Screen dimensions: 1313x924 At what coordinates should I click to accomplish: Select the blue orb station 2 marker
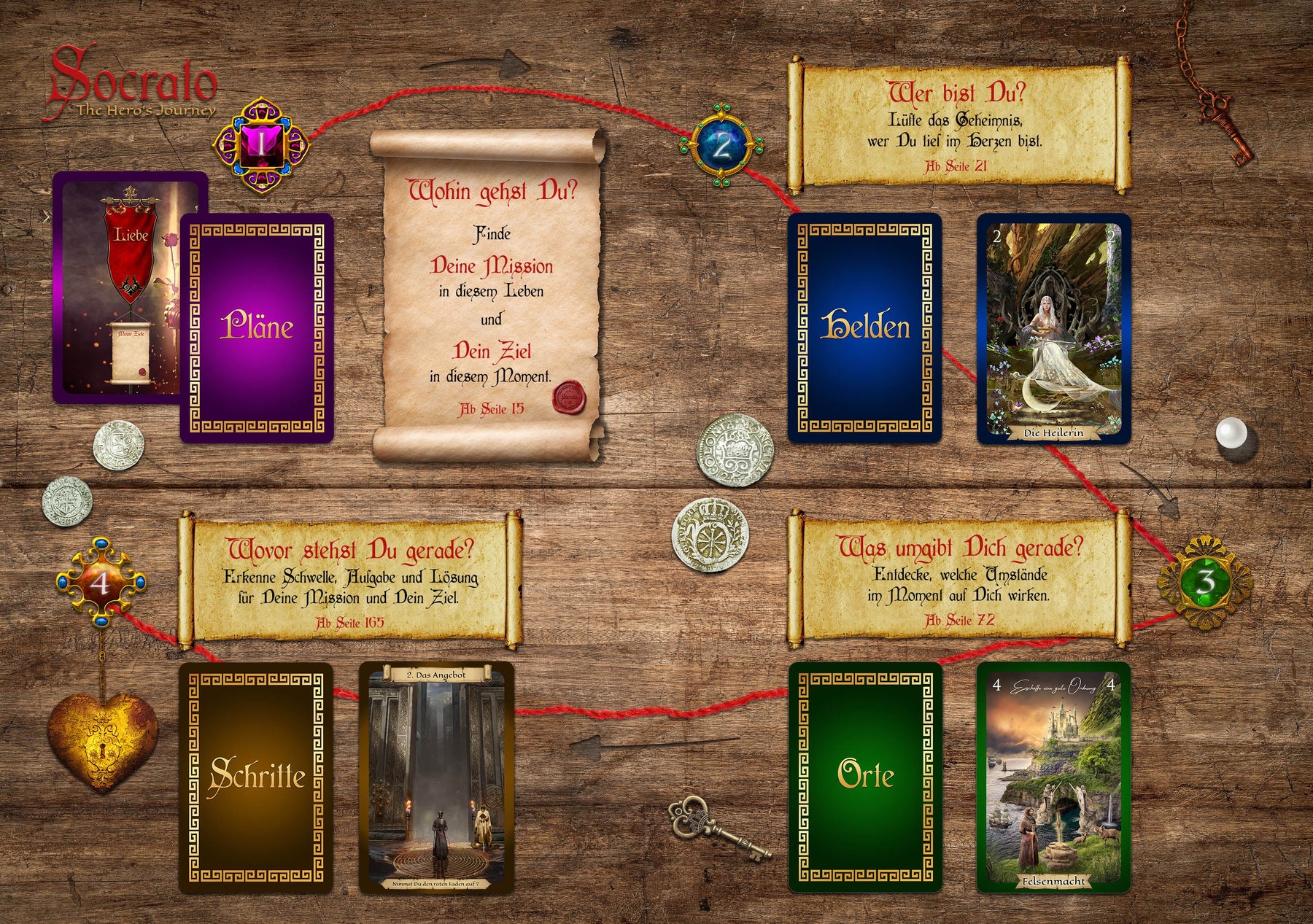click(x=721, y=145)
